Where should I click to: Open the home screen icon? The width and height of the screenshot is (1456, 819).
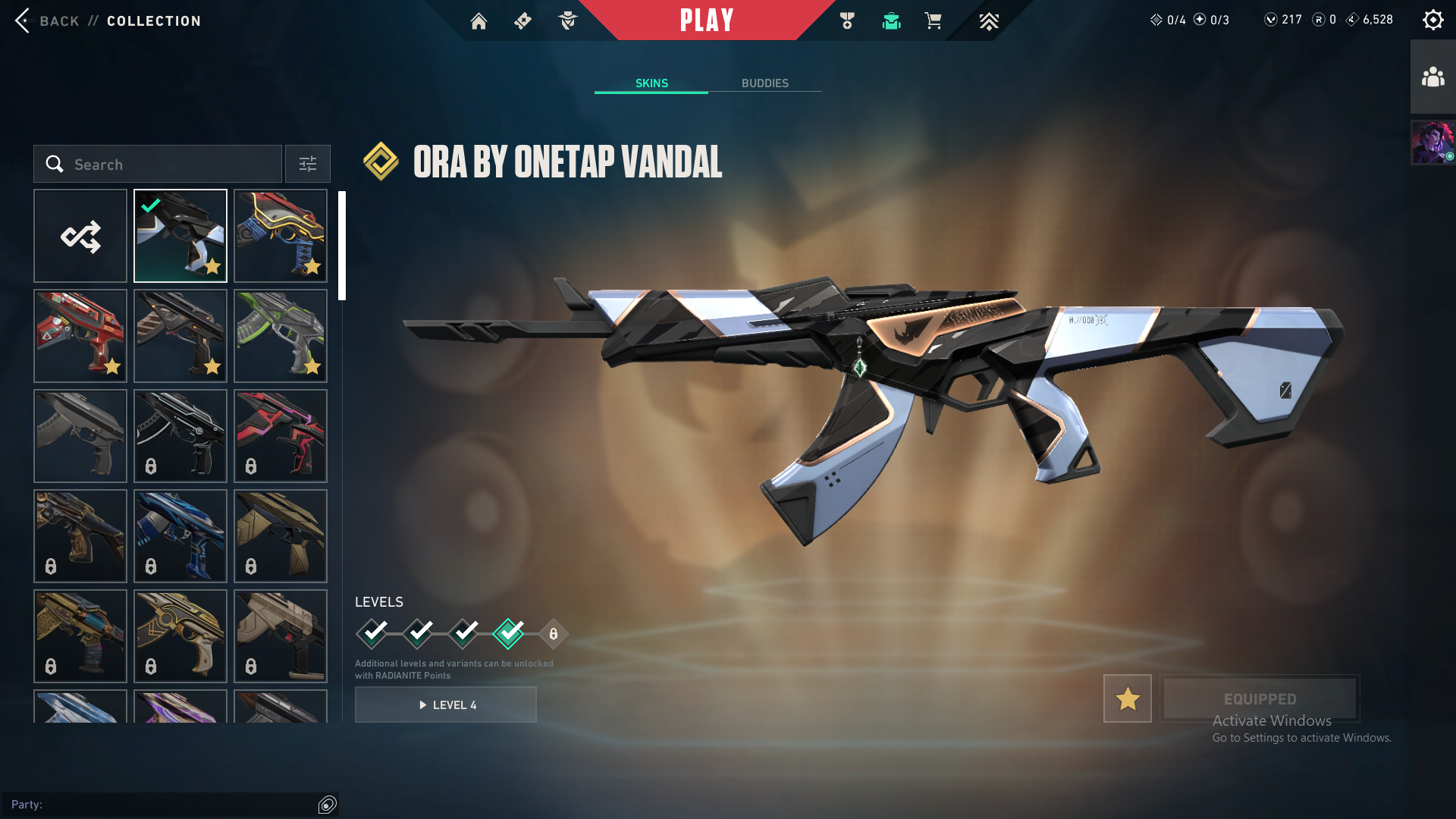click(479, 21)
